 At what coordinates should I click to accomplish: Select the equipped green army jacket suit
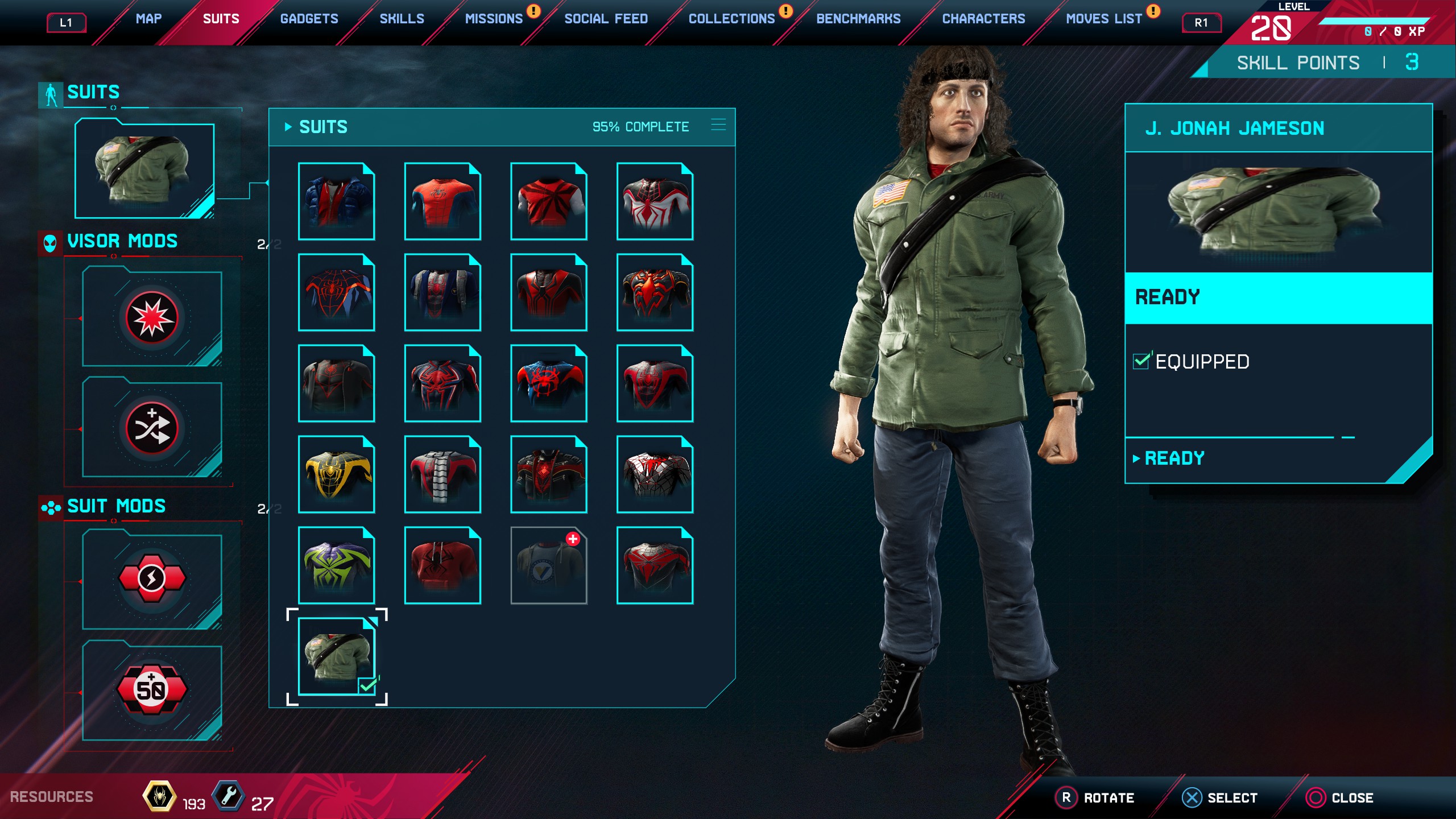tap(336, 656)
